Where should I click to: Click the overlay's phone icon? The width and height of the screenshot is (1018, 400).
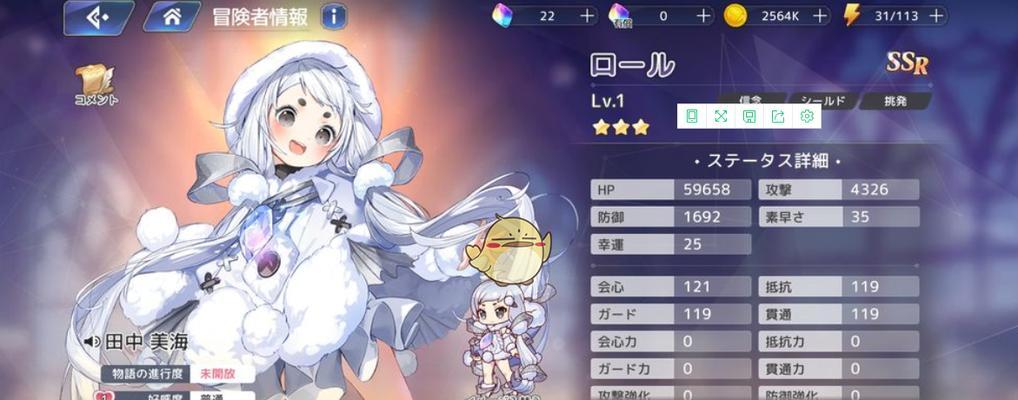[691, 117]
